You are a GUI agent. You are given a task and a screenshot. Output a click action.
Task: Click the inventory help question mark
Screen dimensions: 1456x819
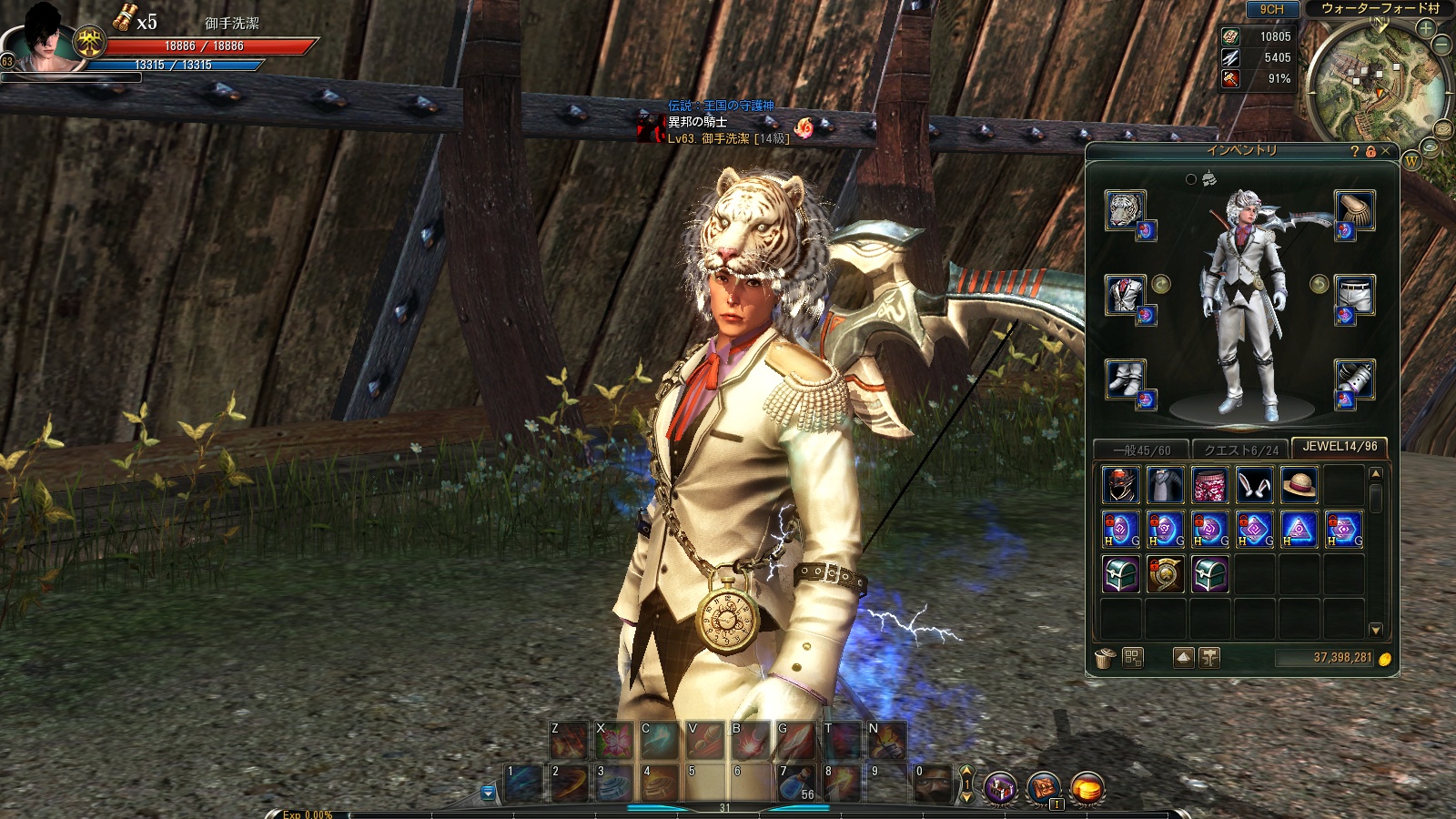(1355, 151)
